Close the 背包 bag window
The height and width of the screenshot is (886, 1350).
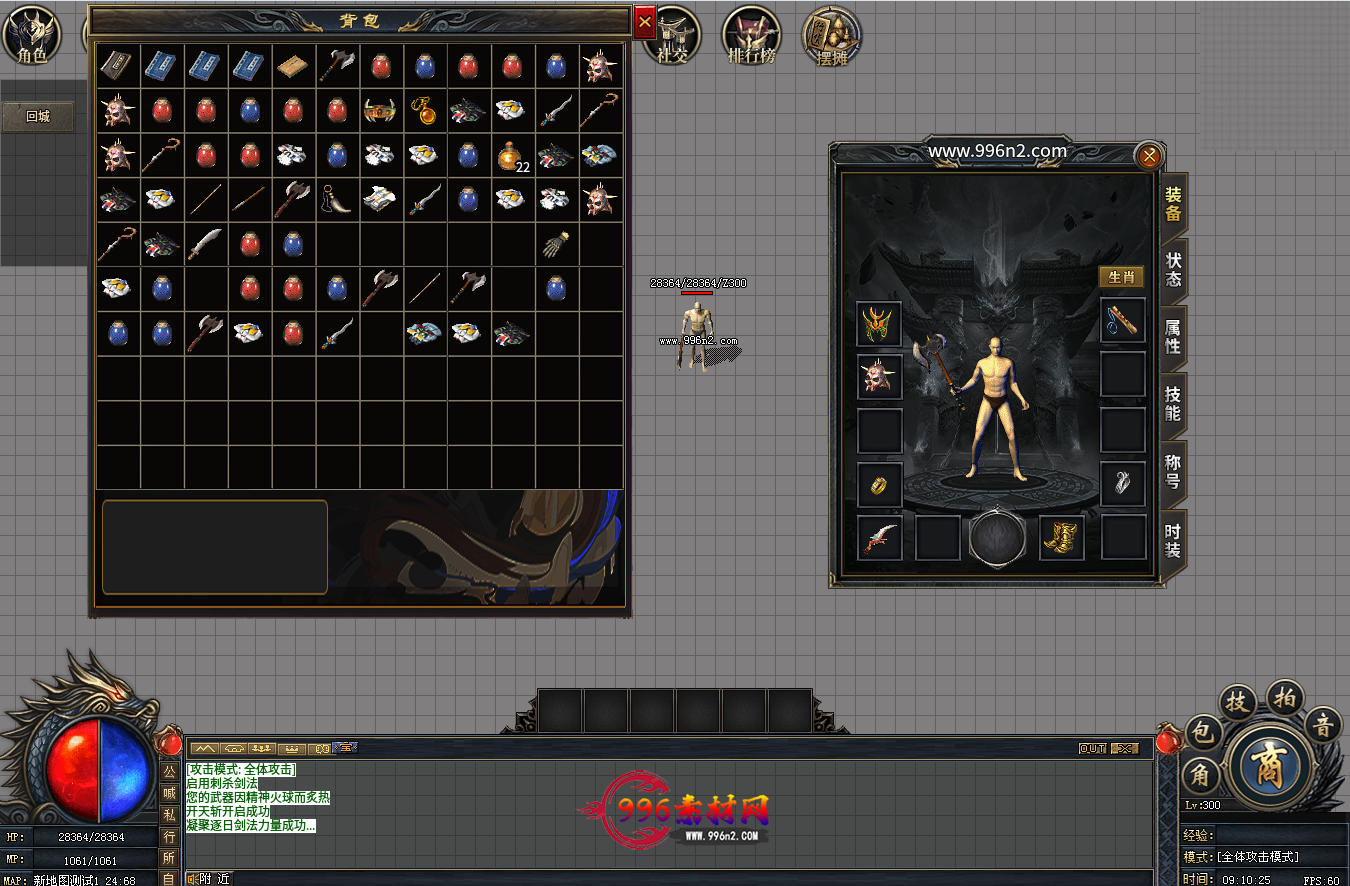pos(645,21)
